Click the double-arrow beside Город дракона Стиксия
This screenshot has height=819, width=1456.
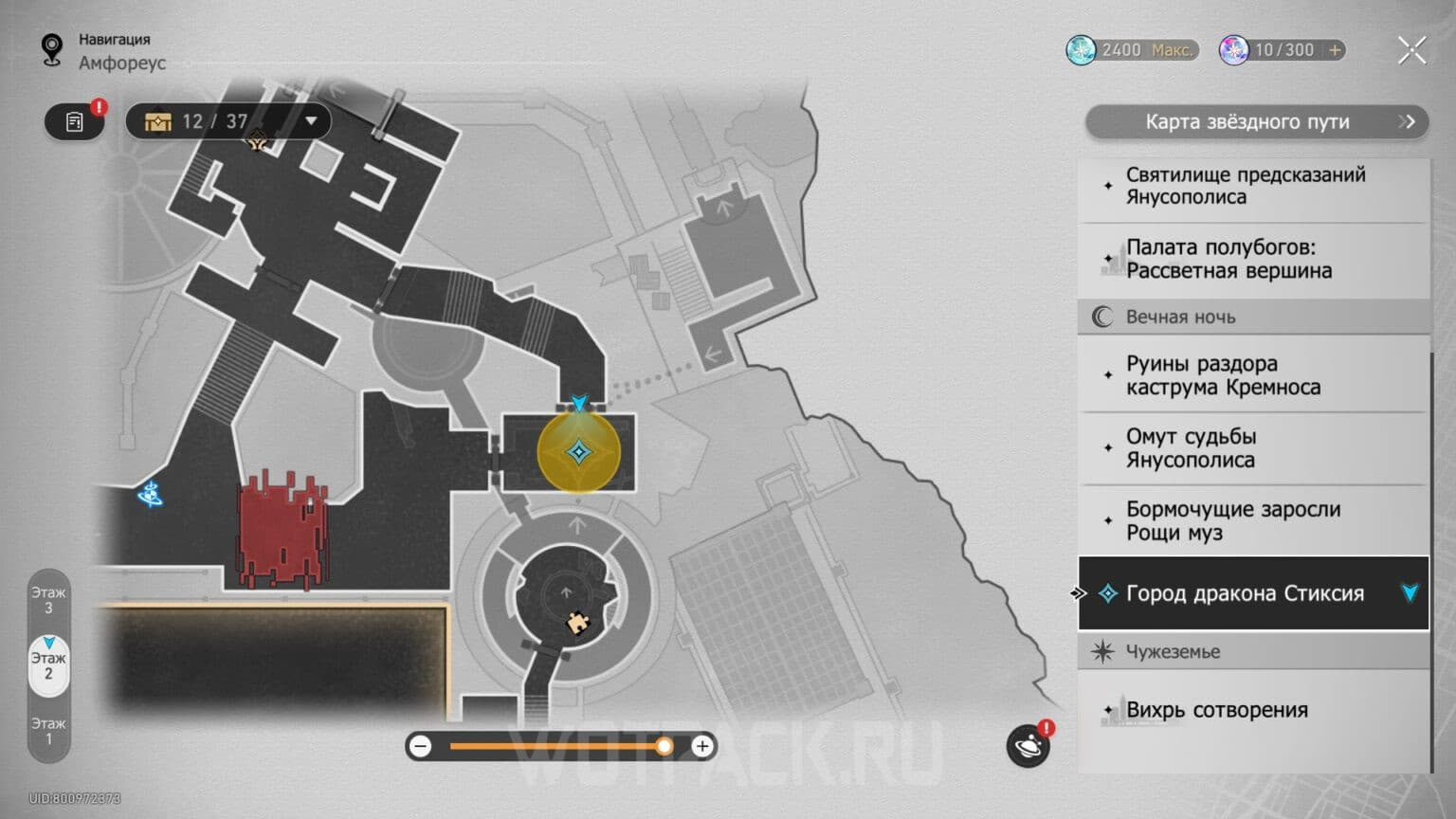(1078, 593)
